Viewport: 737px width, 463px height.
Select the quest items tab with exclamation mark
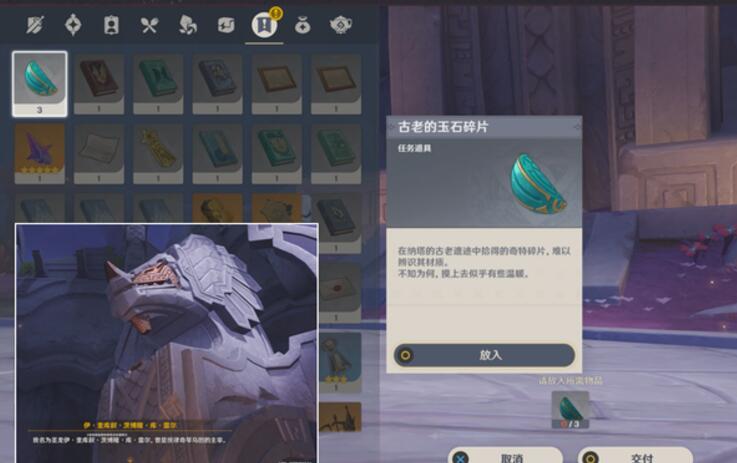point(264,26)
